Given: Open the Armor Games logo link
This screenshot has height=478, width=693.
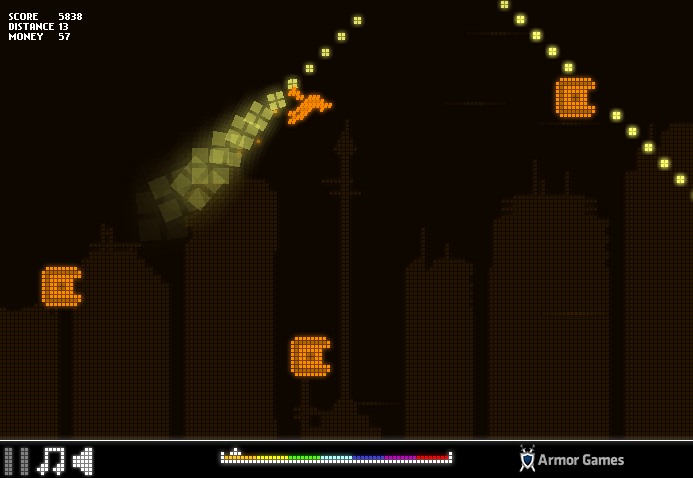Looking at the screenshot, I should [572, 460].
